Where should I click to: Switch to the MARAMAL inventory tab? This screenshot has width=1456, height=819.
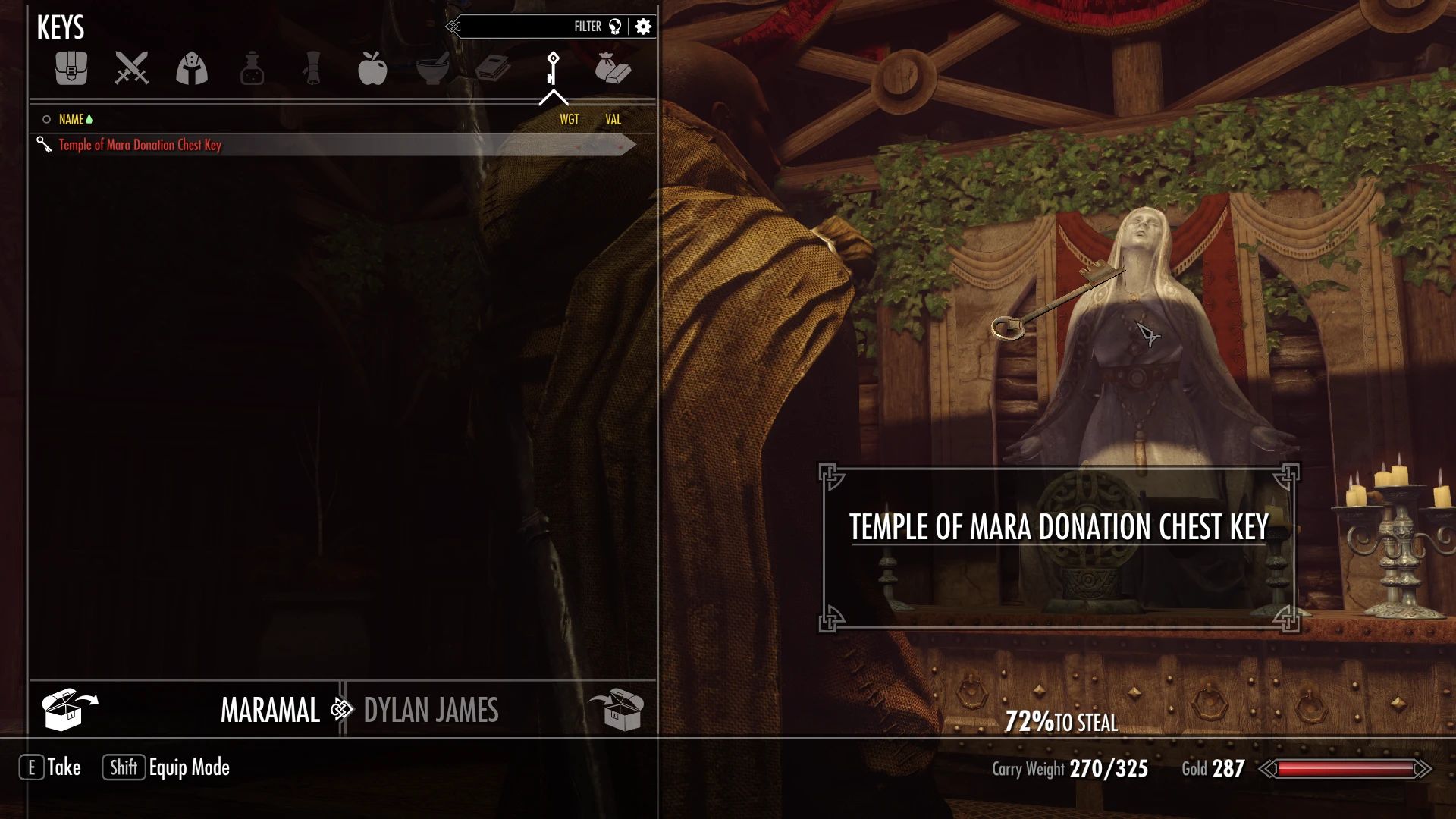pyautogui.click(x=270, y=711)
